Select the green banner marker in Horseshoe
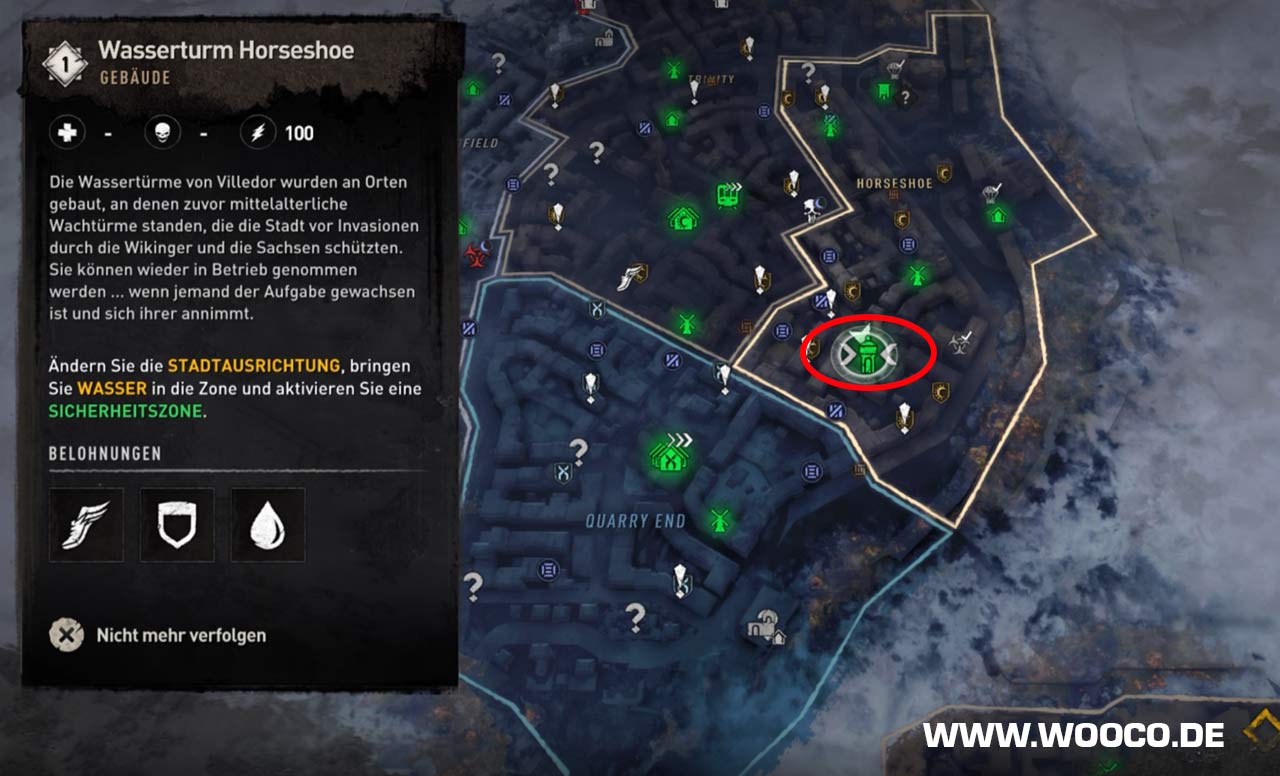1280x776 pixels. tap(884, 92)
